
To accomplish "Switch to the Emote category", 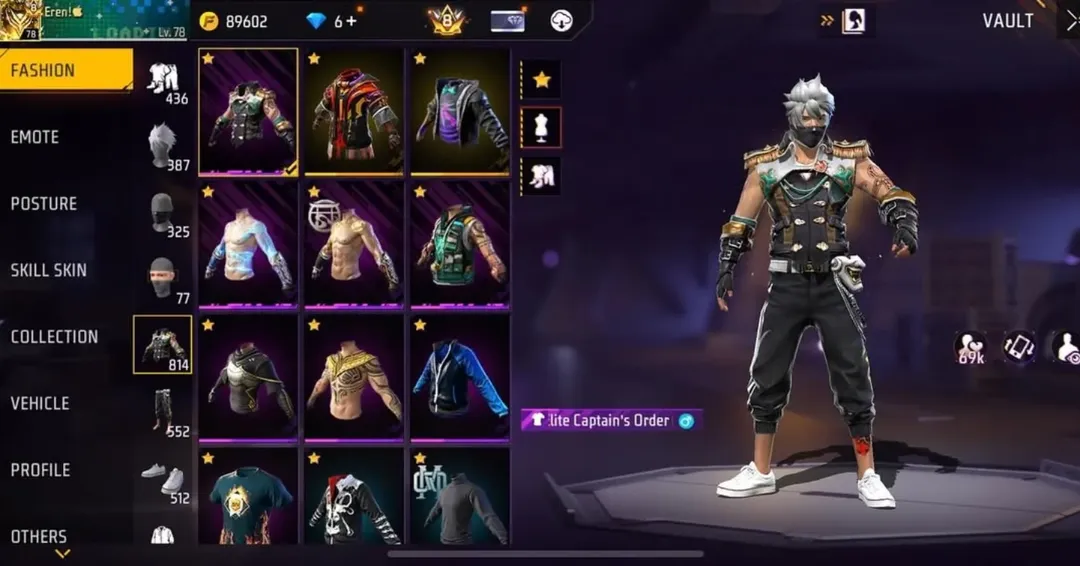I will tap(36, 137).
